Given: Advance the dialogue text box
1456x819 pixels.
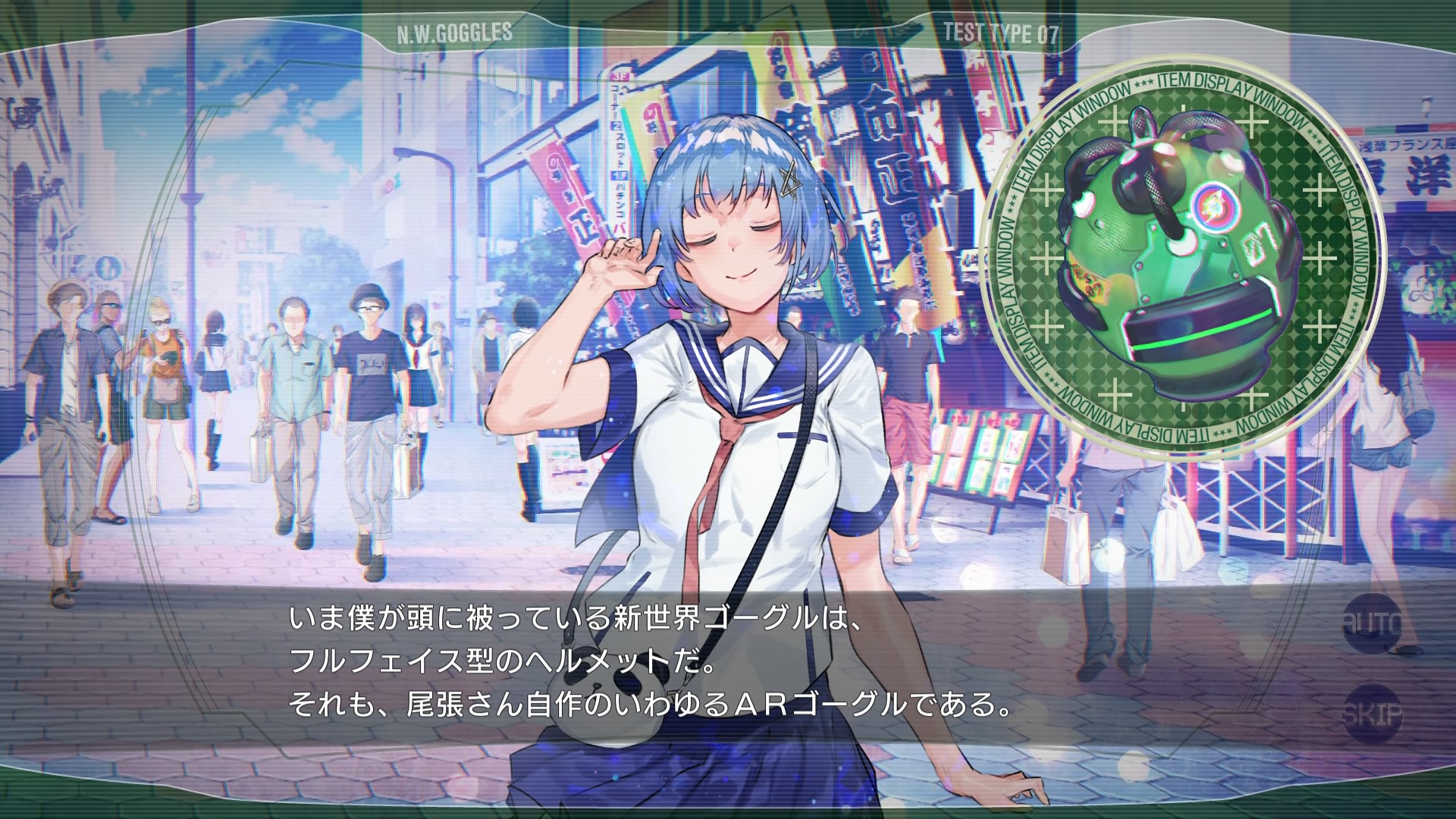Looking at the screenshot, I should 651,664.
